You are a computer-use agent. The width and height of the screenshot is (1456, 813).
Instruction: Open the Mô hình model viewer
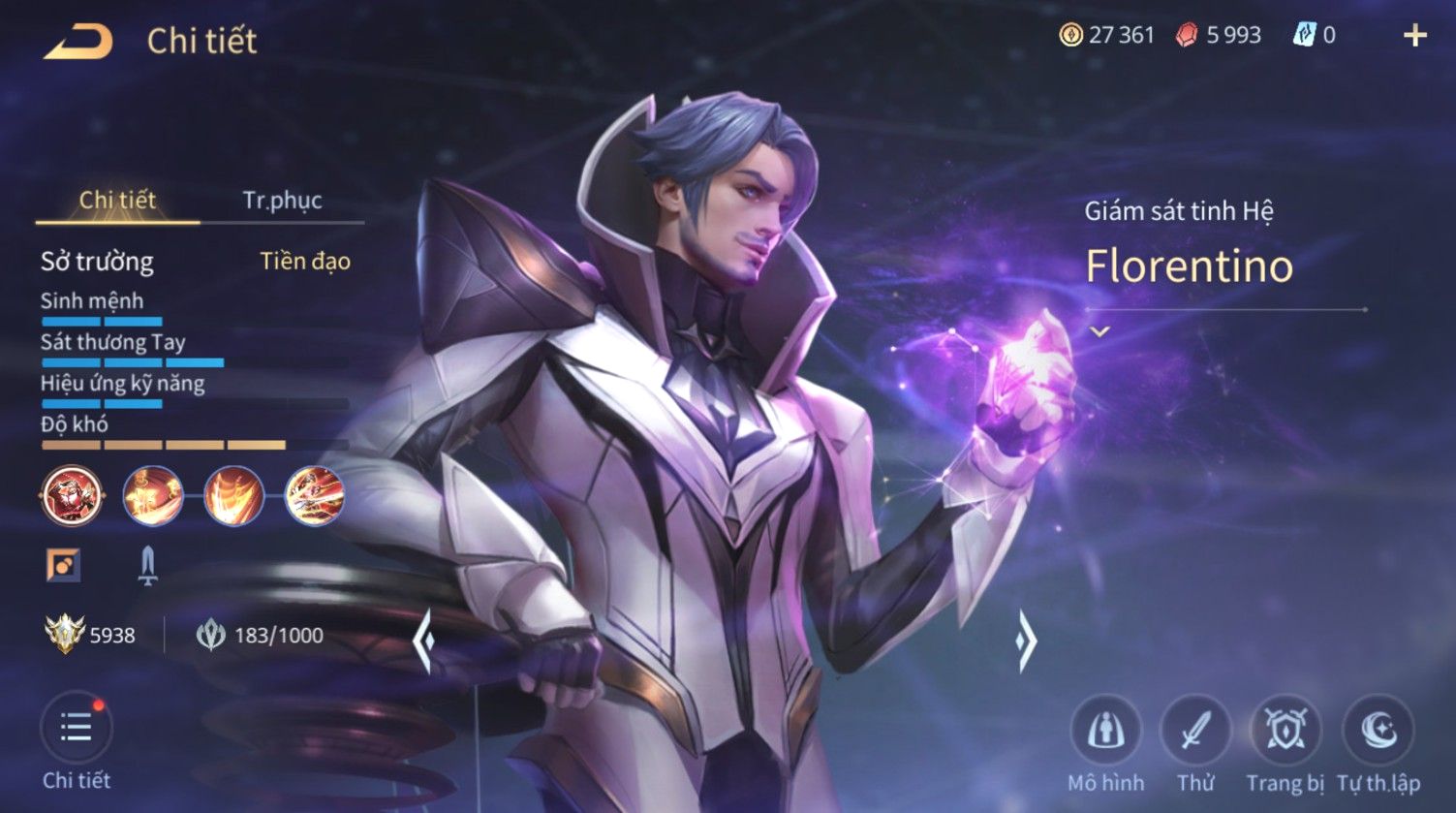pos(1105,731)
